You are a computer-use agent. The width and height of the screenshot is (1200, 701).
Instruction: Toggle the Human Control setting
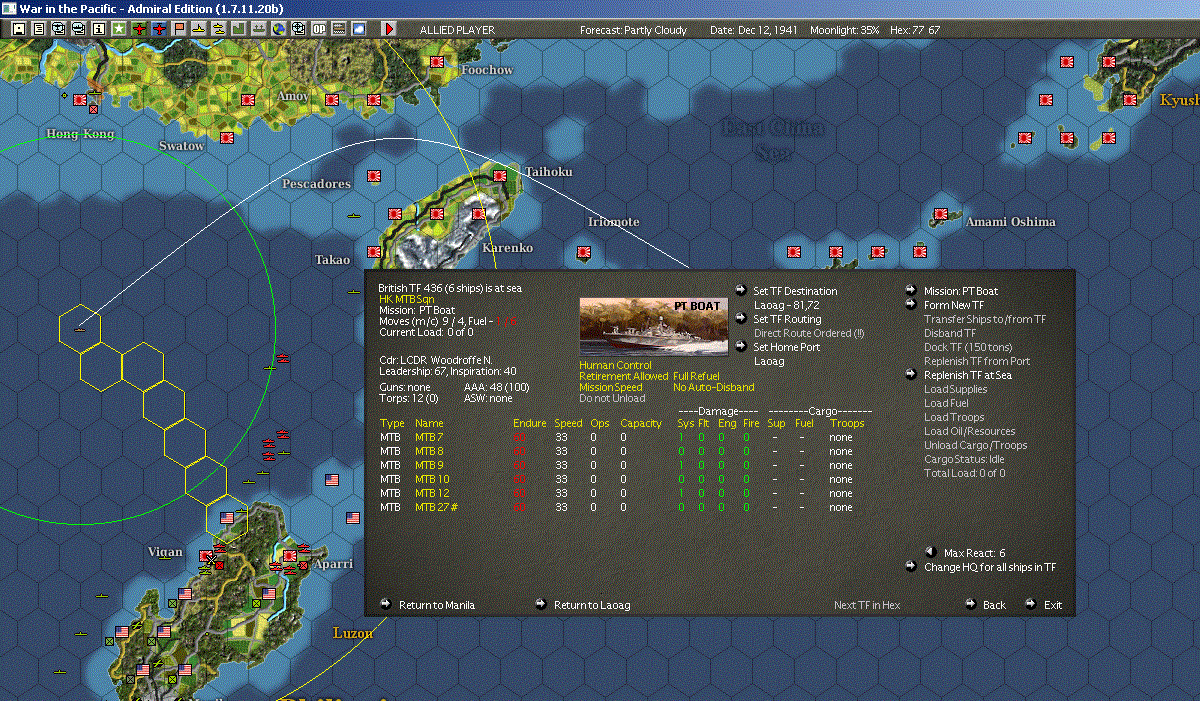point(615,365)
